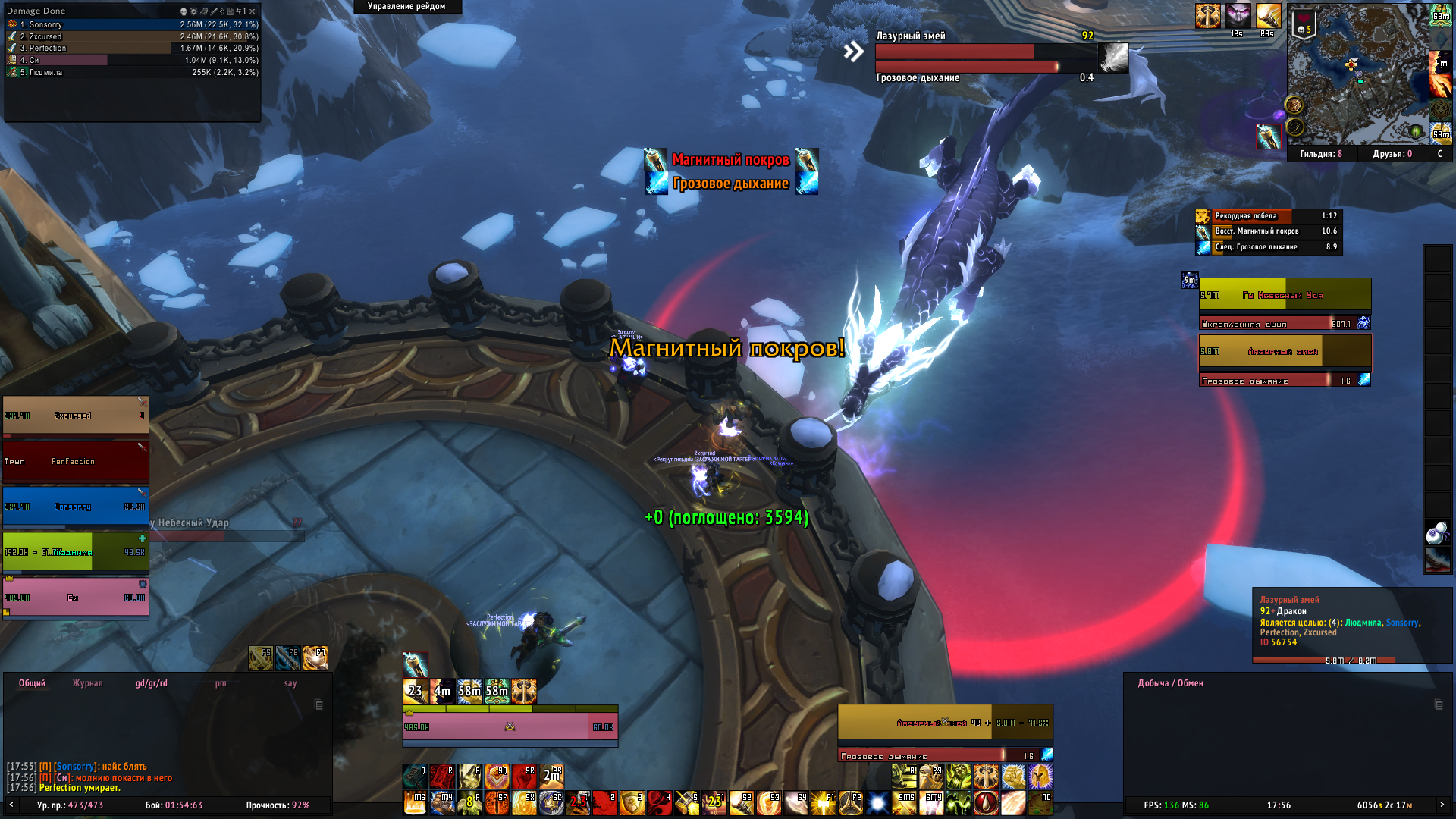Click the Гильдия guild counter below the minimap

click(1320, 154)
